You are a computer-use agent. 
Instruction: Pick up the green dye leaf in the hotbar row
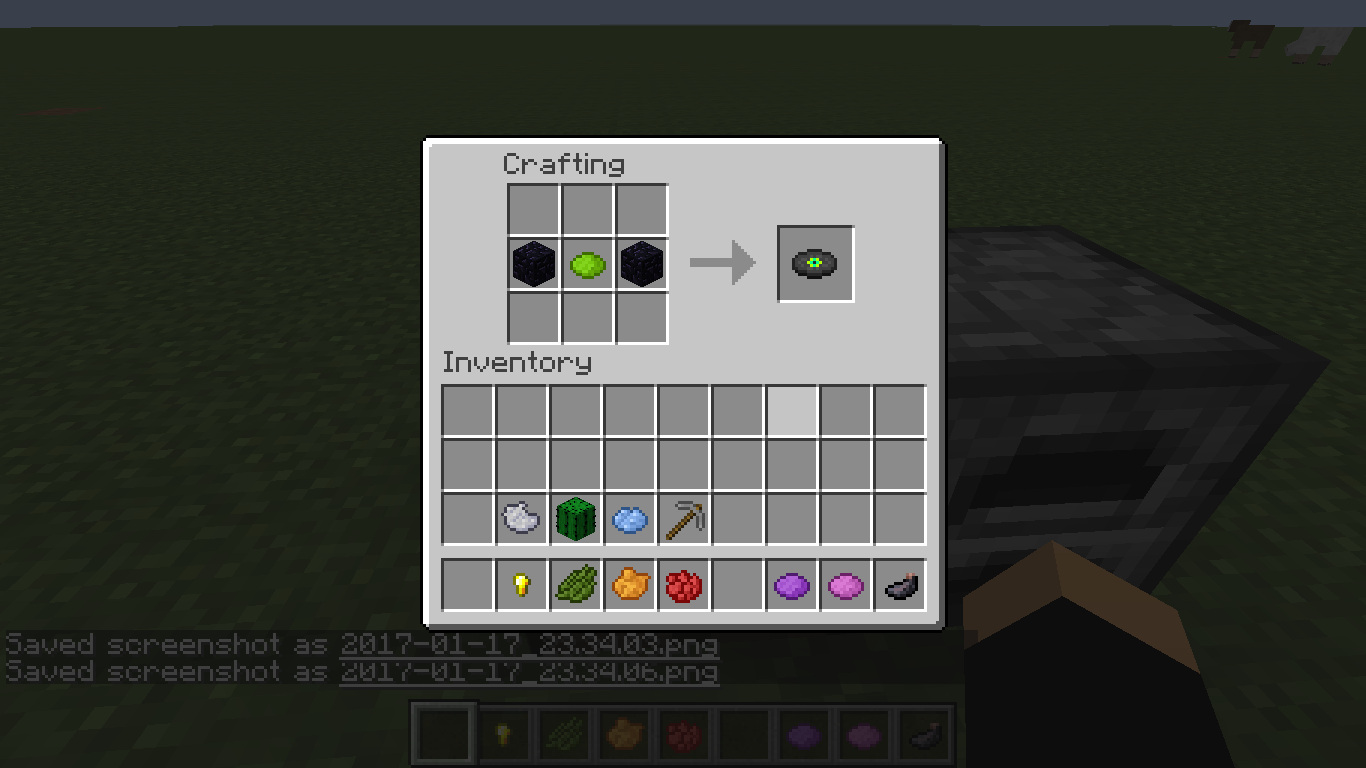coord(575,585)
